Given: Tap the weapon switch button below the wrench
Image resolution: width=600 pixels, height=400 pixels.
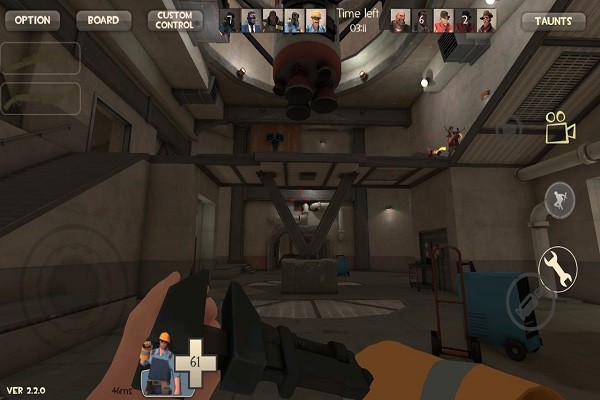Looking at the screenshot, I should click(x=531, y=301).
